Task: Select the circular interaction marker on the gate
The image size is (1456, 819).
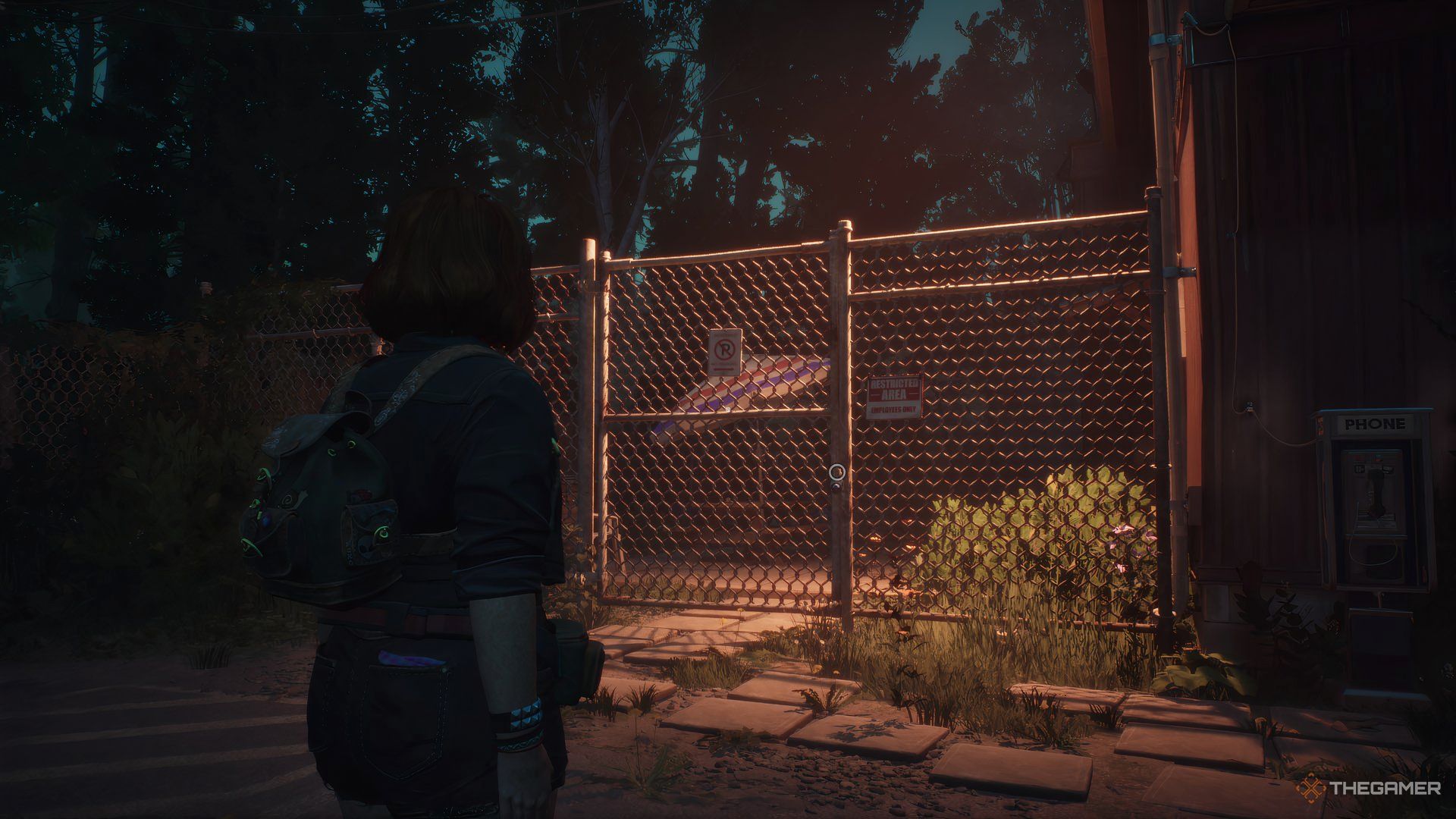Action: [x=836, y=472]
